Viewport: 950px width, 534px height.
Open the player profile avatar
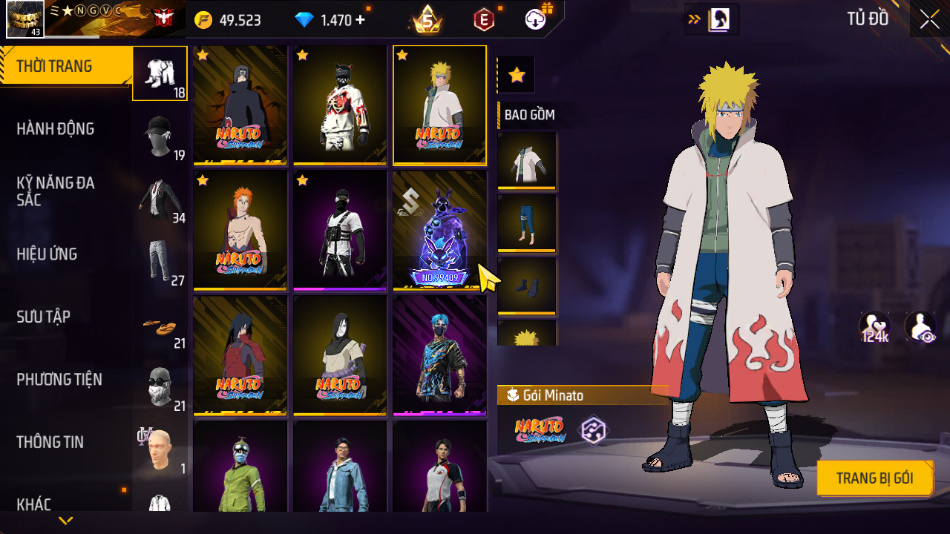click(24, 19)
